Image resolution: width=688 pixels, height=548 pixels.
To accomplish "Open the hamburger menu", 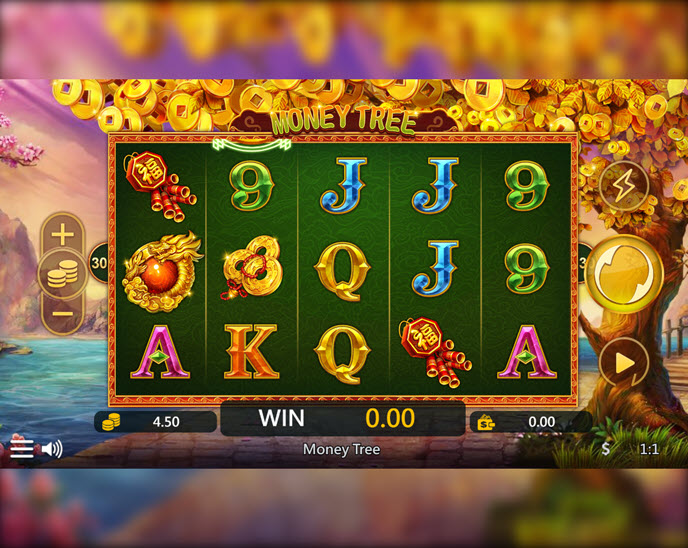I will tap(22, 449).
